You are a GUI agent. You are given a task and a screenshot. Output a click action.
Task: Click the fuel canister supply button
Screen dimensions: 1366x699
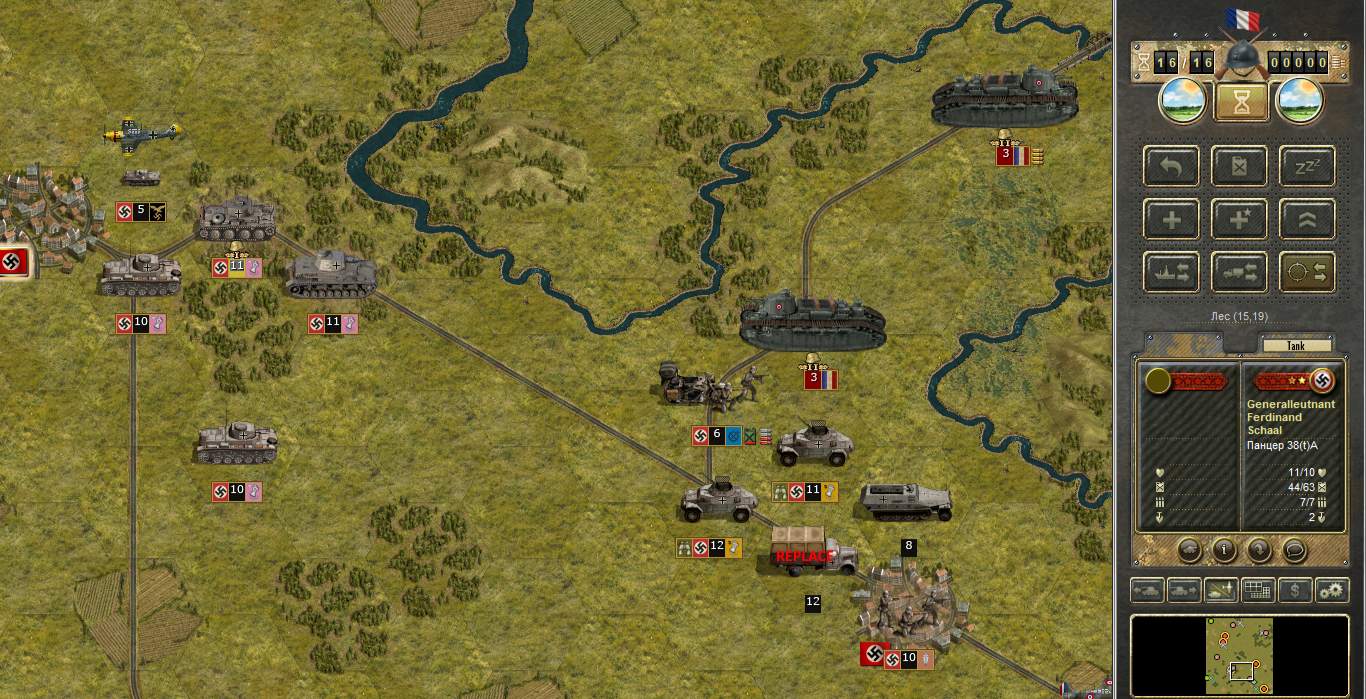click(x=1240, y=166)
